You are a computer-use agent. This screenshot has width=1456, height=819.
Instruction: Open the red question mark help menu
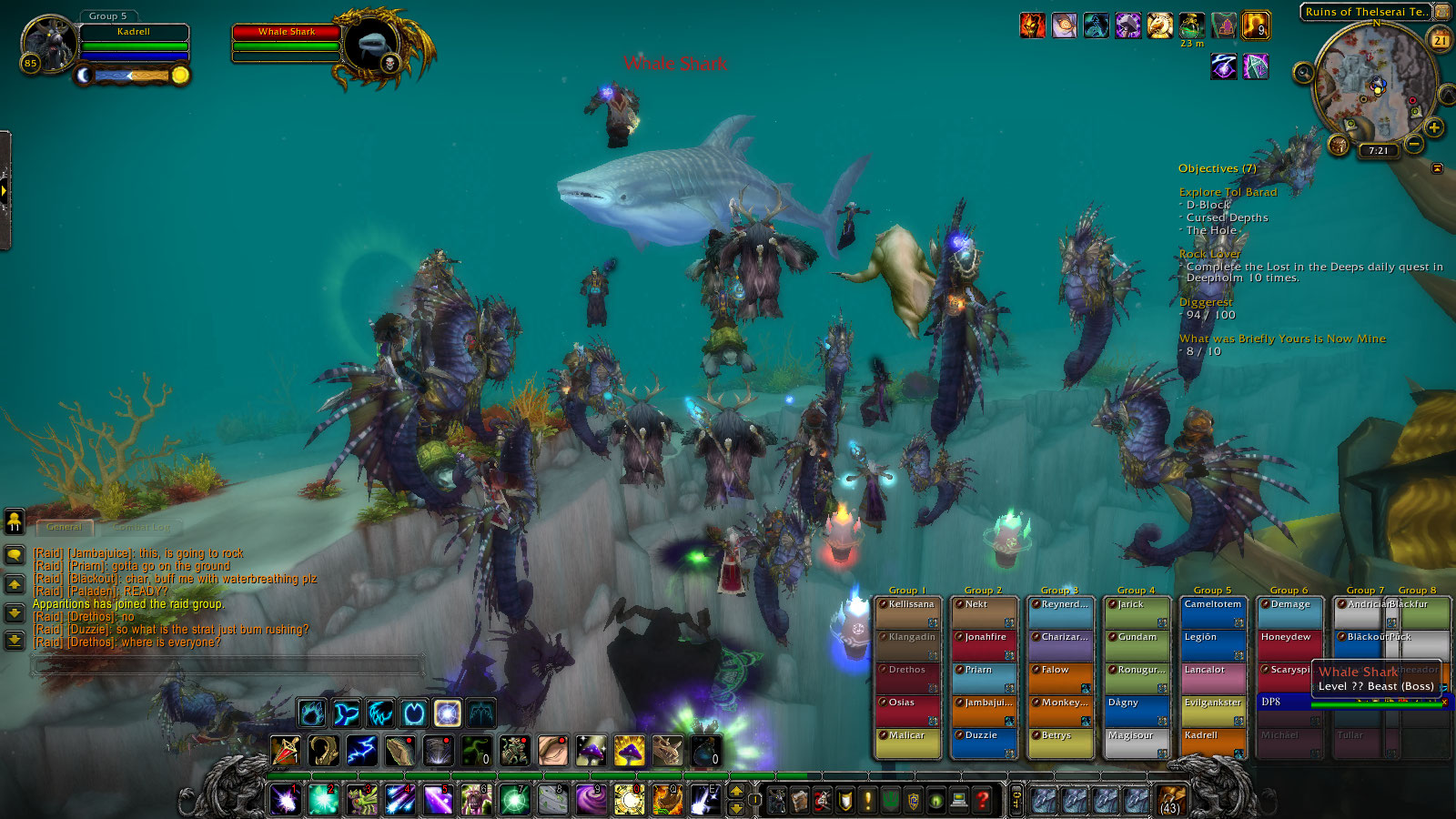(983, 800)
